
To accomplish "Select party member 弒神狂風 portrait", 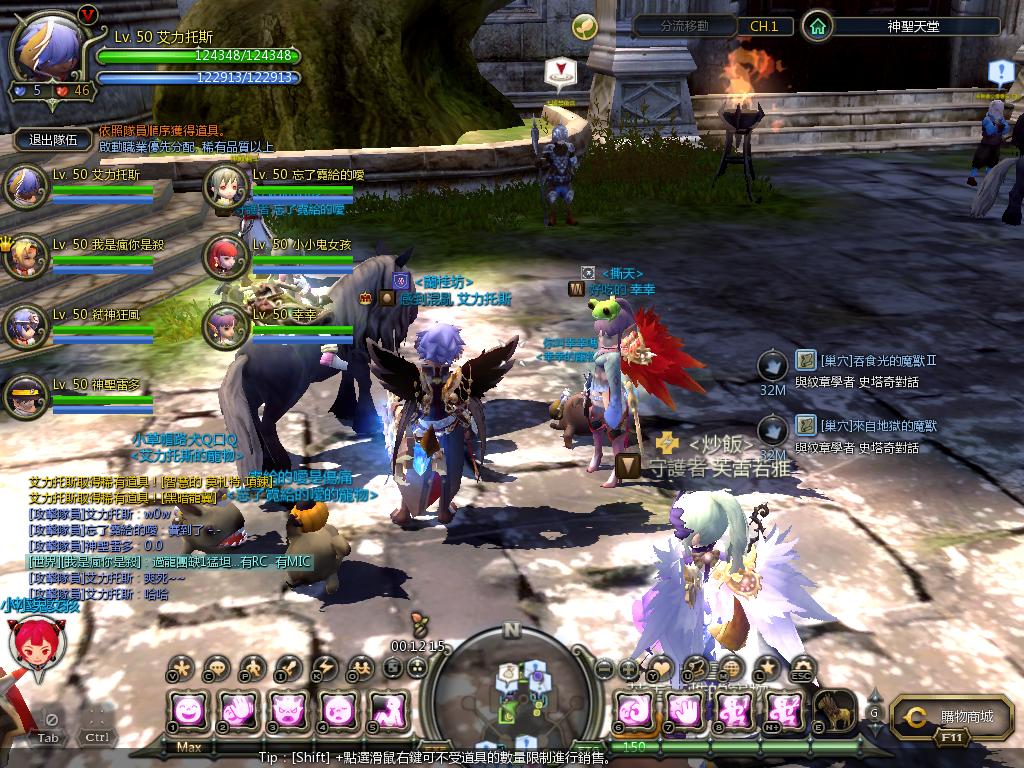I will (x=24, y=326).
